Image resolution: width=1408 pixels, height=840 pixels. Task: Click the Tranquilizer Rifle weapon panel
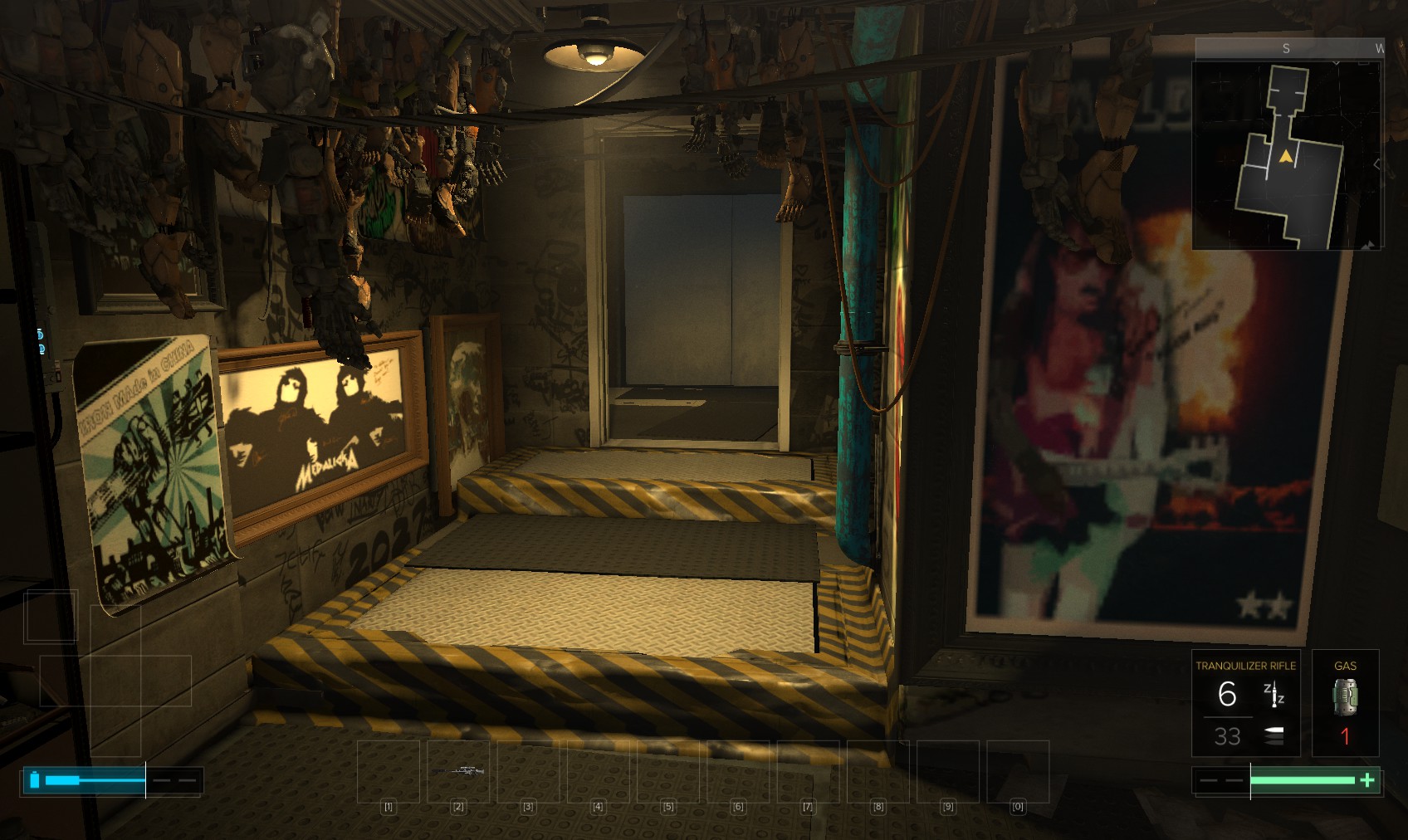coord(1245,703)
